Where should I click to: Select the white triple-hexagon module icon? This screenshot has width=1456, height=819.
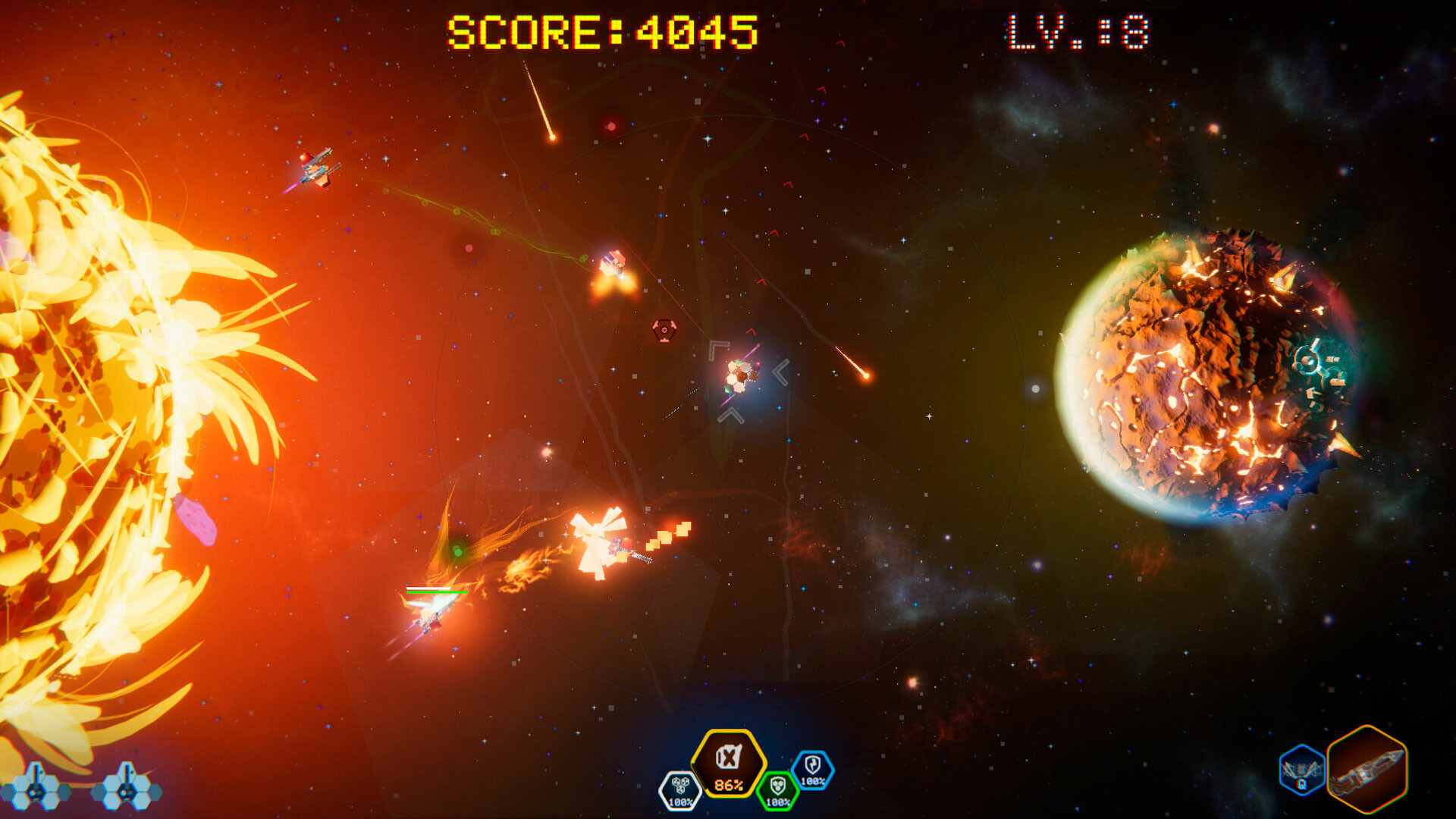[680, 789]
